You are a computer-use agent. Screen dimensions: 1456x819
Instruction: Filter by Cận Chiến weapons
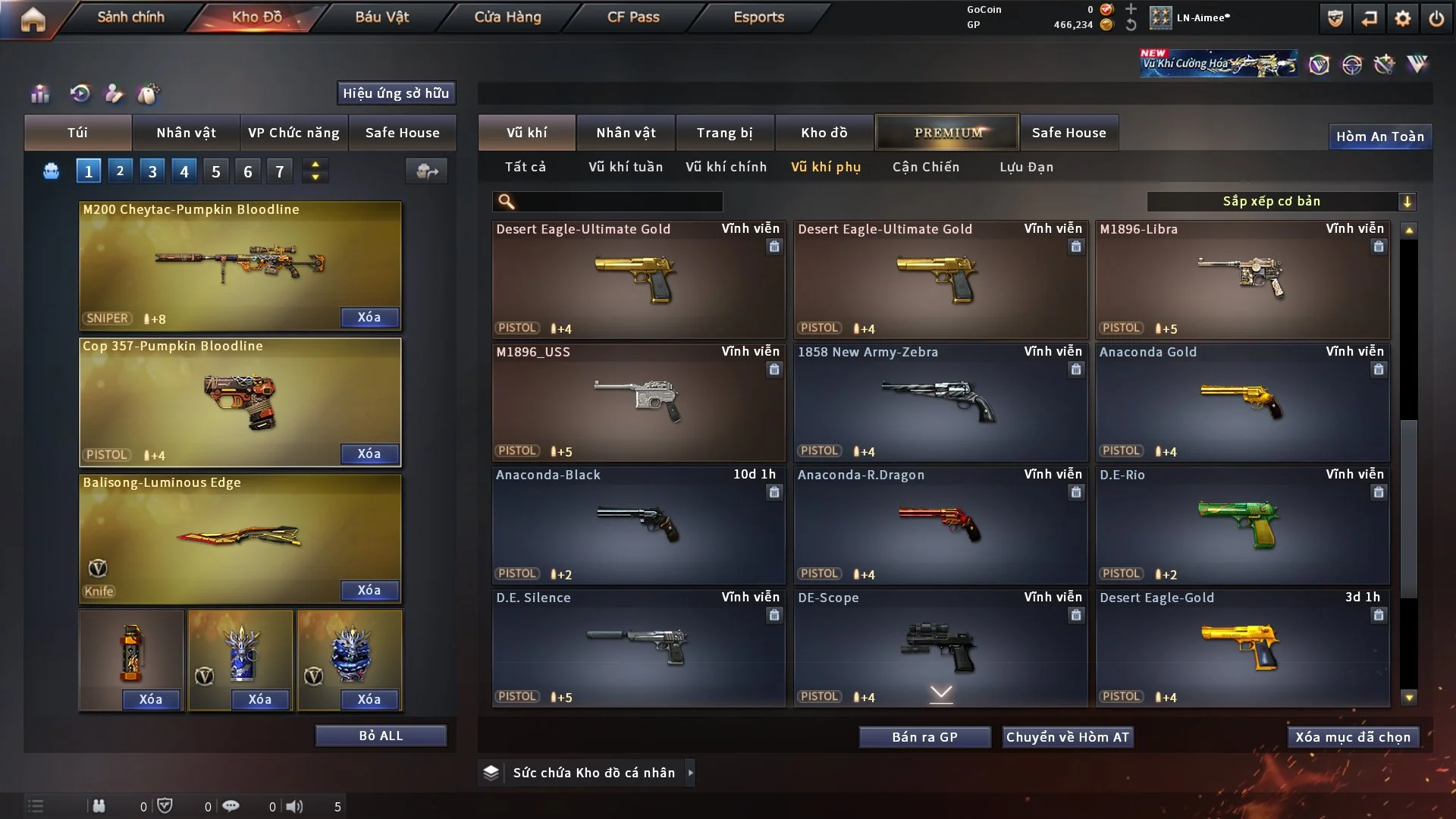point(925,167)
